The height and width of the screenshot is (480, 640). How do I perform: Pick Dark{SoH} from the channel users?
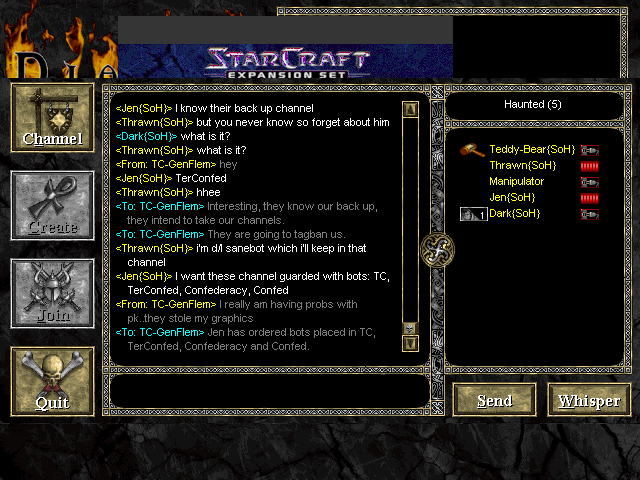coord(514,213)
